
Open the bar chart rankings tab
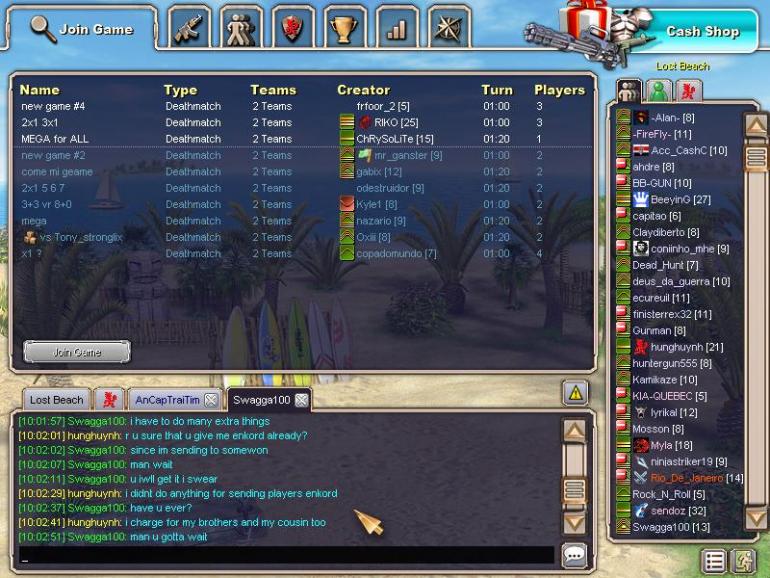[397, 29]
